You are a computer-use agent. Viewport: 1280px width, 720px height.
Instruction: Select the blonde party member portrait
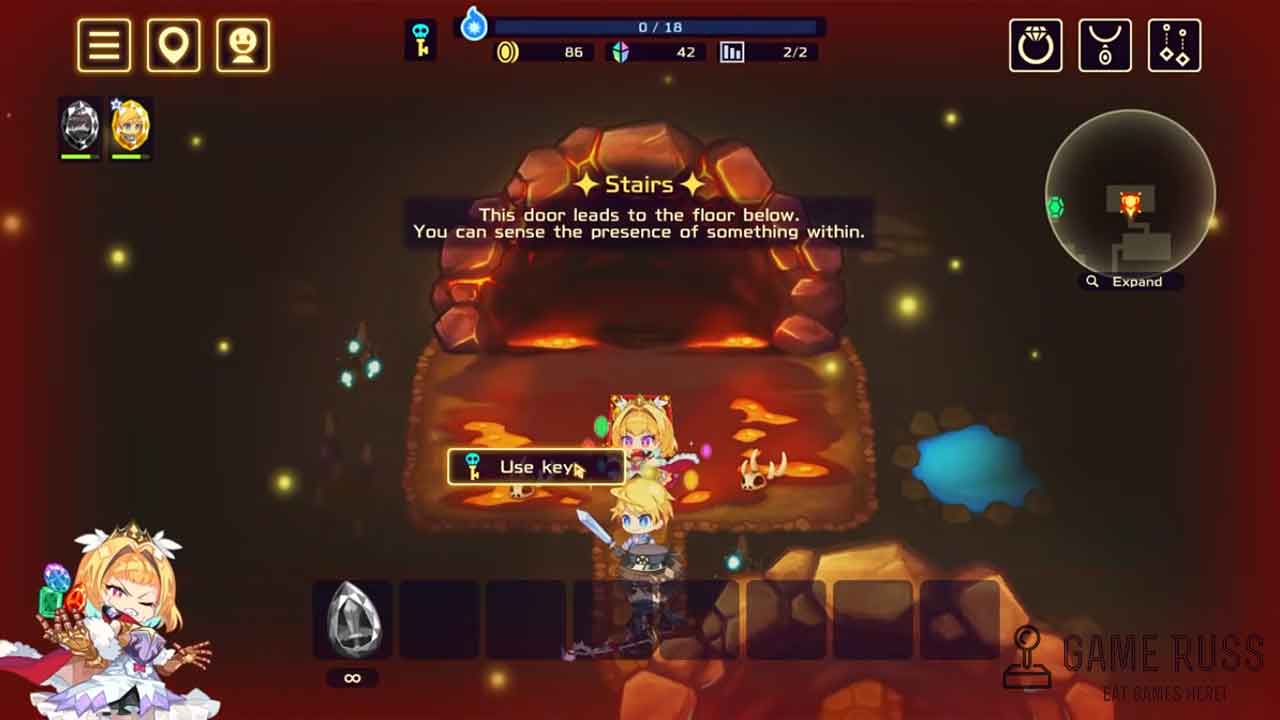(130, 126)
